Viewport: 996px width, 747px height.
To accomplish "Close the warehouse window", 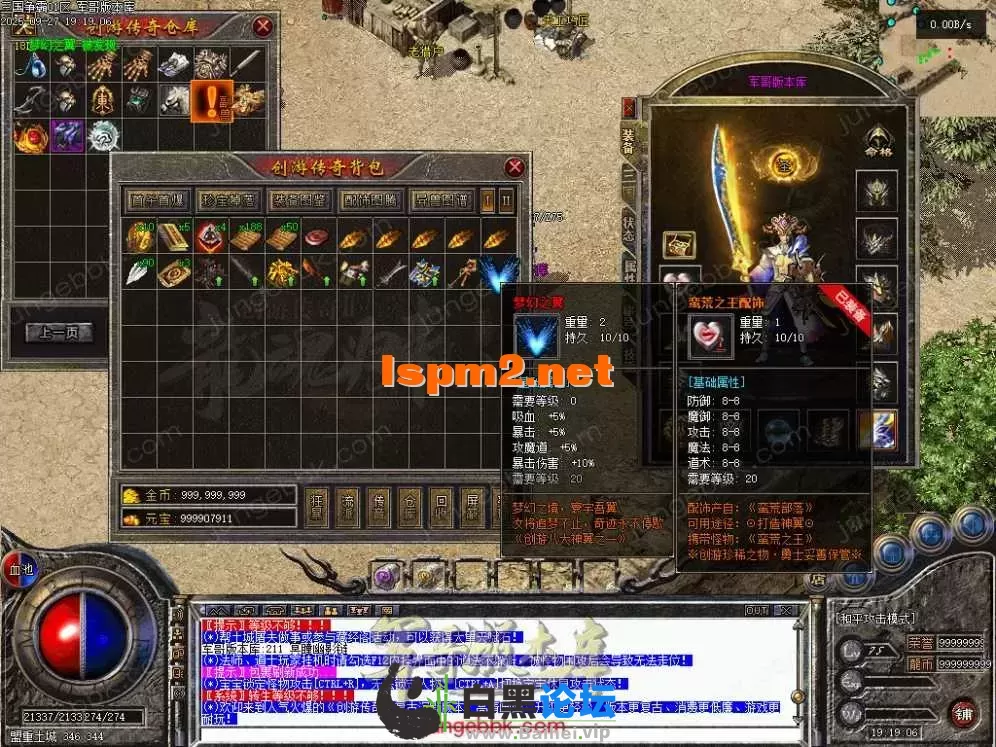I will (263, 27).
